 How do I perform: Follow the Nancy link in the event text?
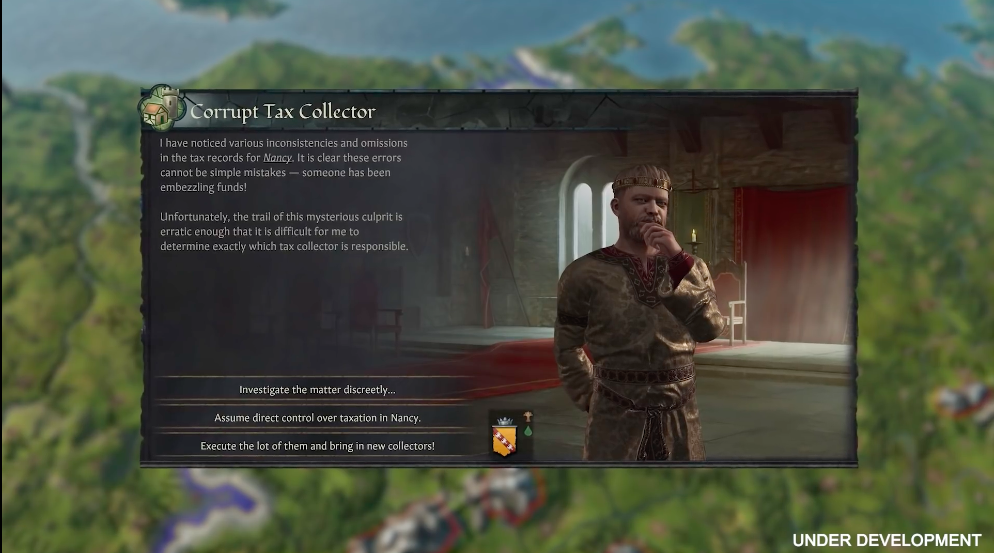tap(277, 157)
